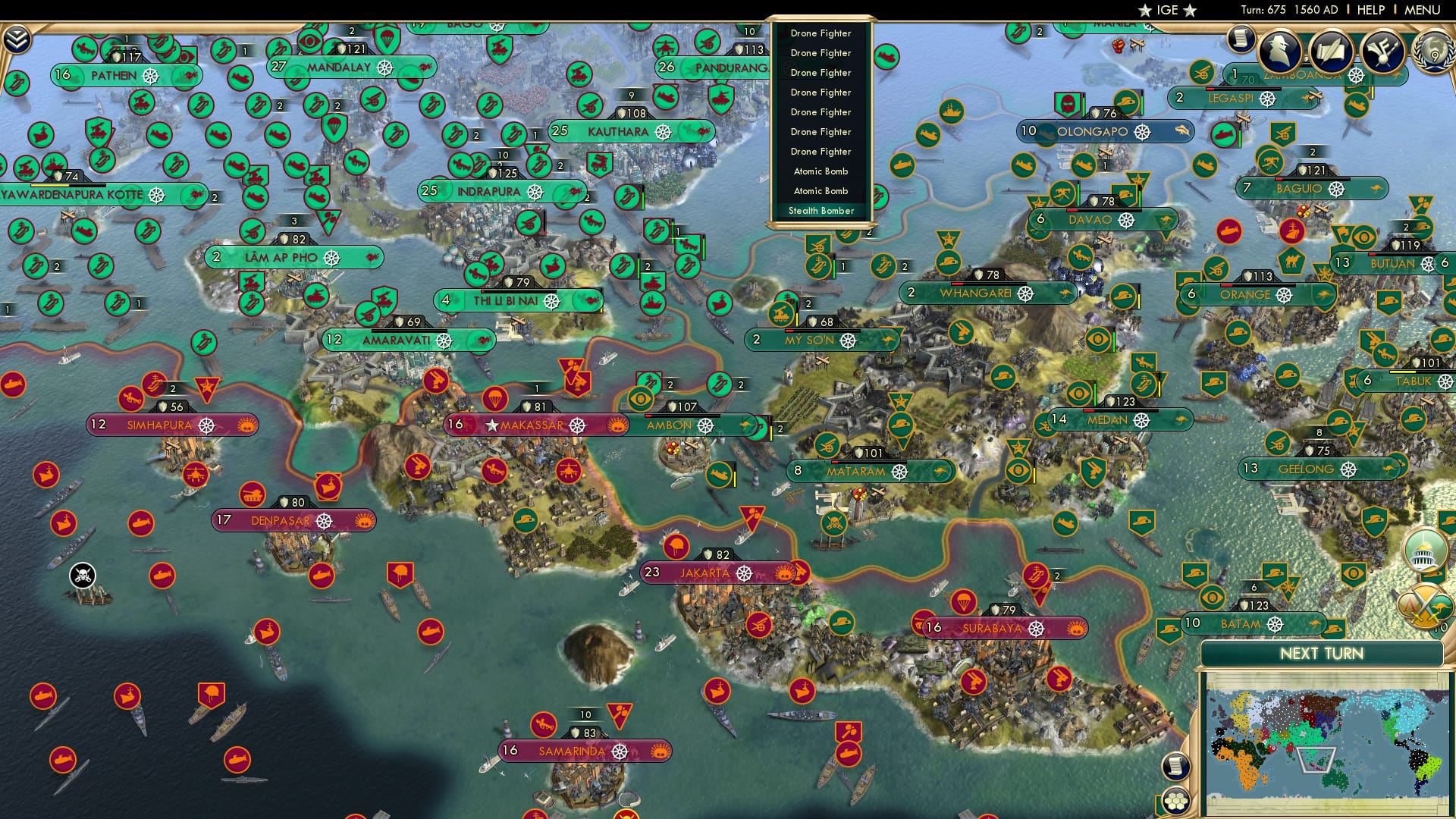Select an Atomic Bomb entry from the unit list
The height and width of the screenshot is (819, 1456).
pyautogui.click(x=820, y=171)
